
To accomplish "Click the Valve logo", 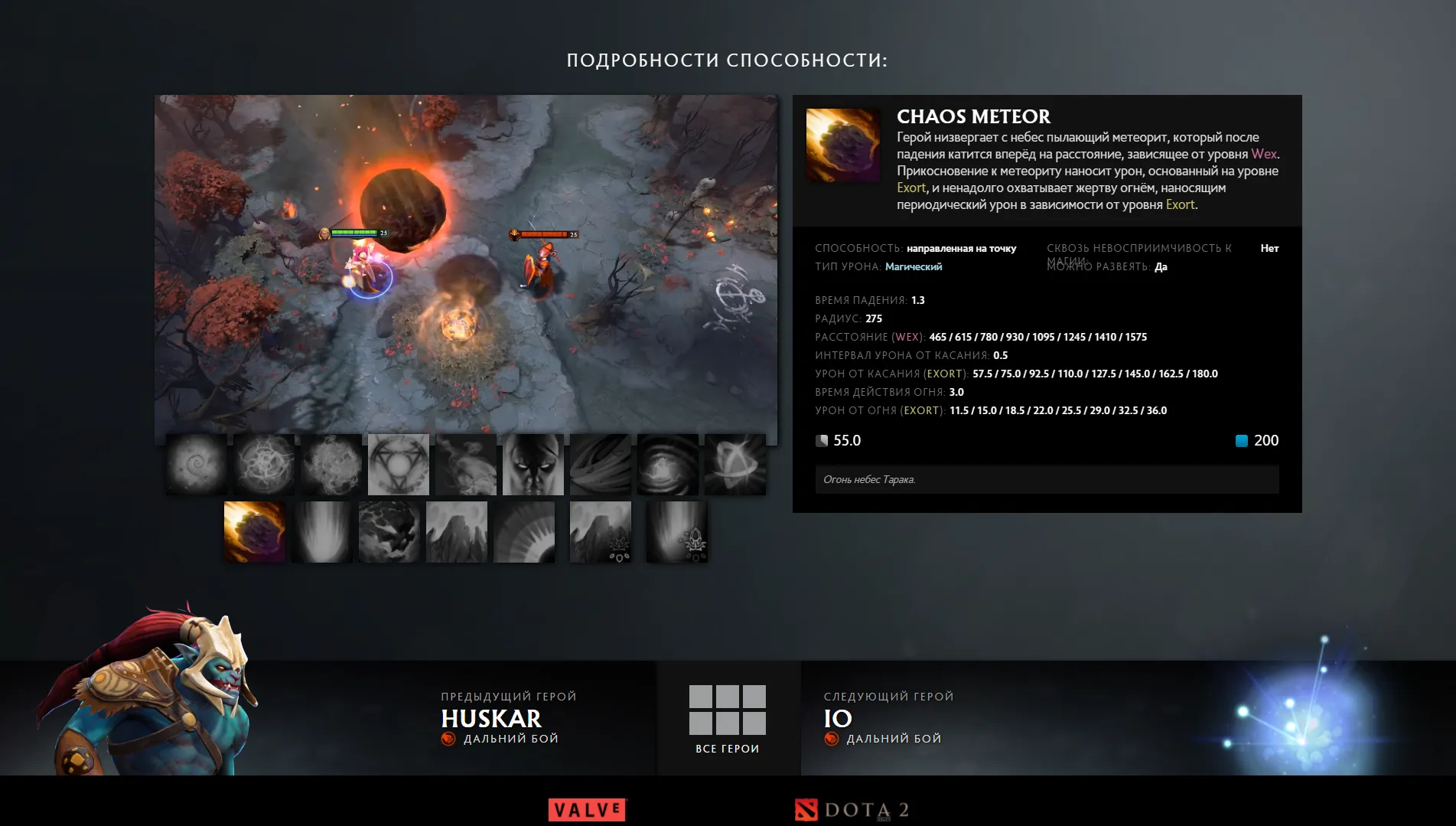I will coord(586,809).
